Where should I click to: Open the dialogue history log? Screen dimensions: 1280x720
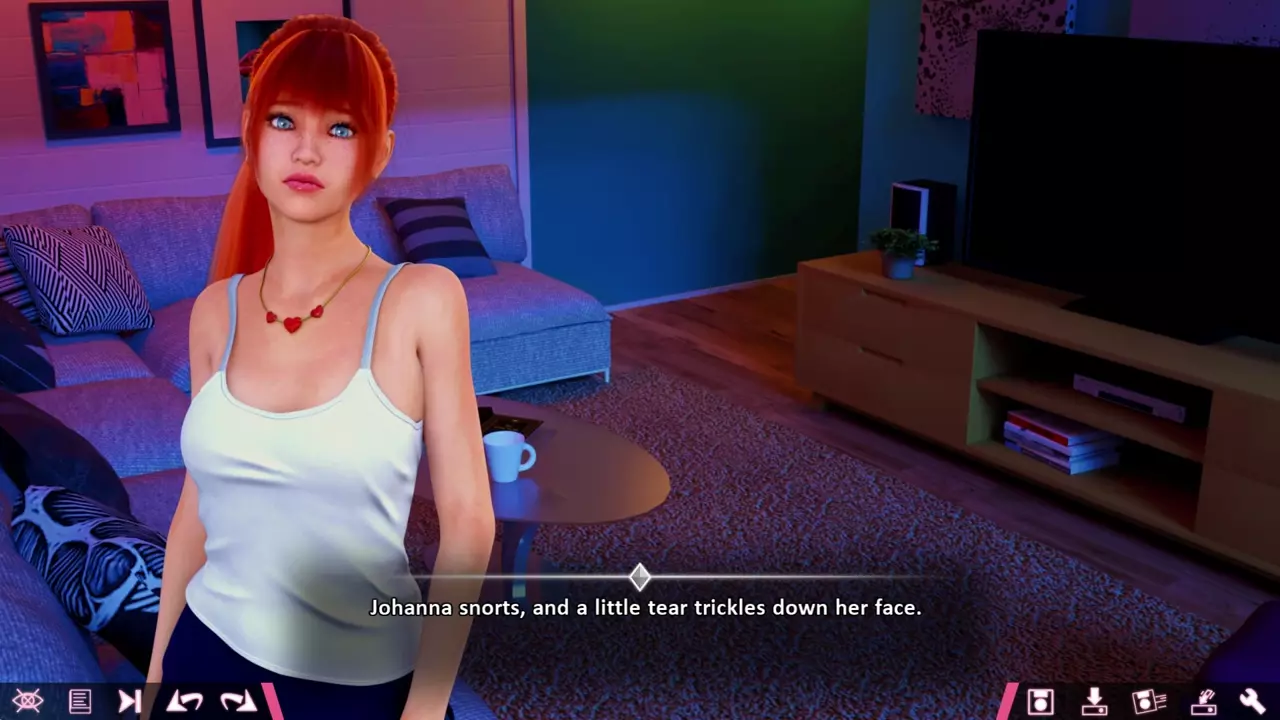80,701
